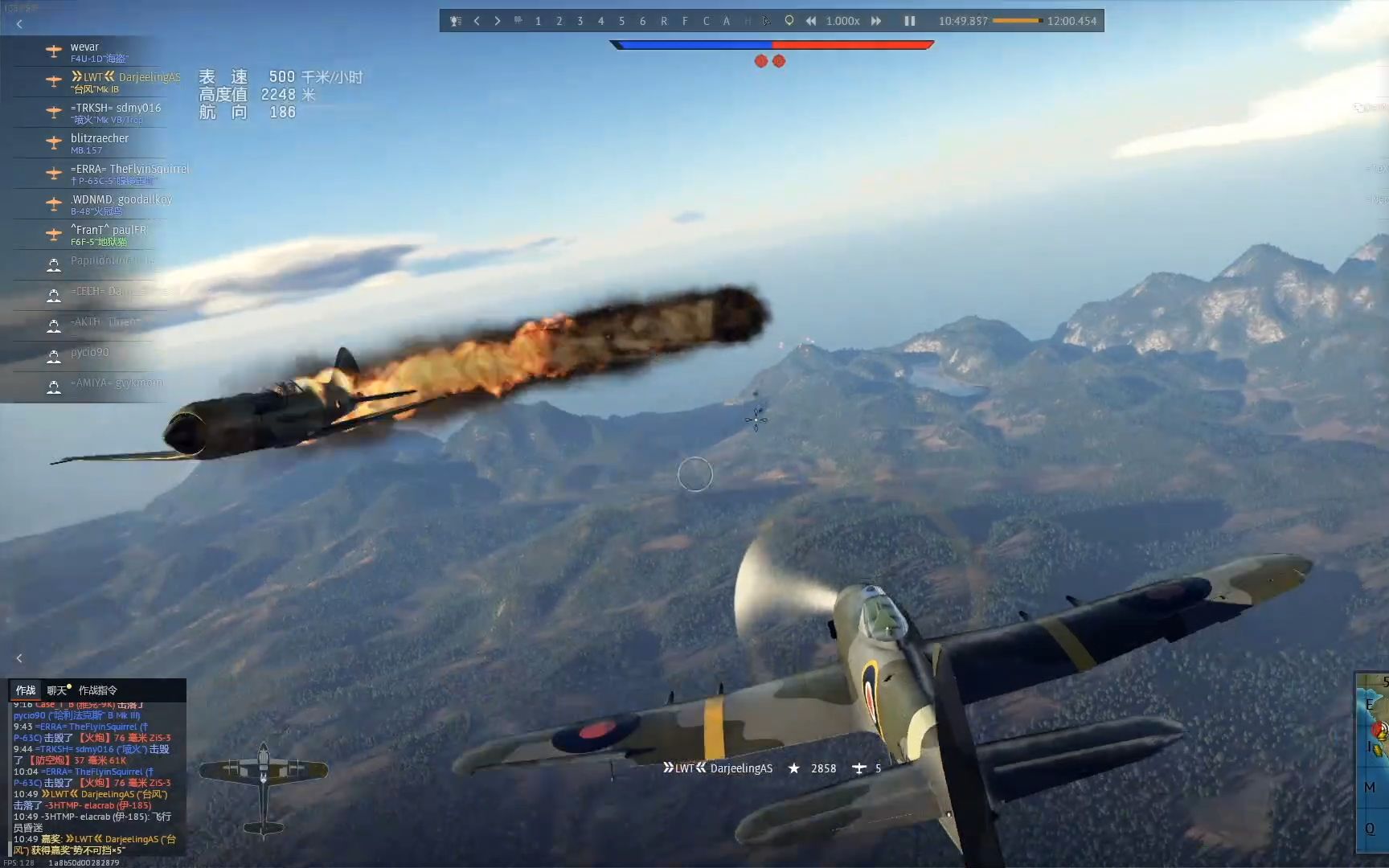Activate the F camera mode button
The width and height of the screenshot is (1389, 868).
click(685, 21)
